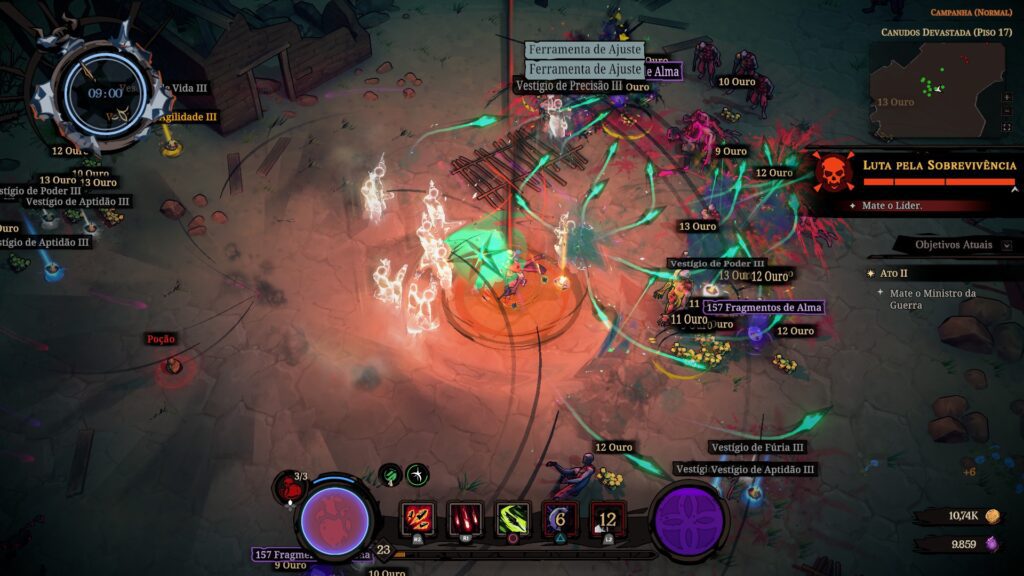Click the Luta pela Sobrevivência skull icon
The height and width of the screenshot is (576, 1024).
pyautogui.click(x=833, y=174)
